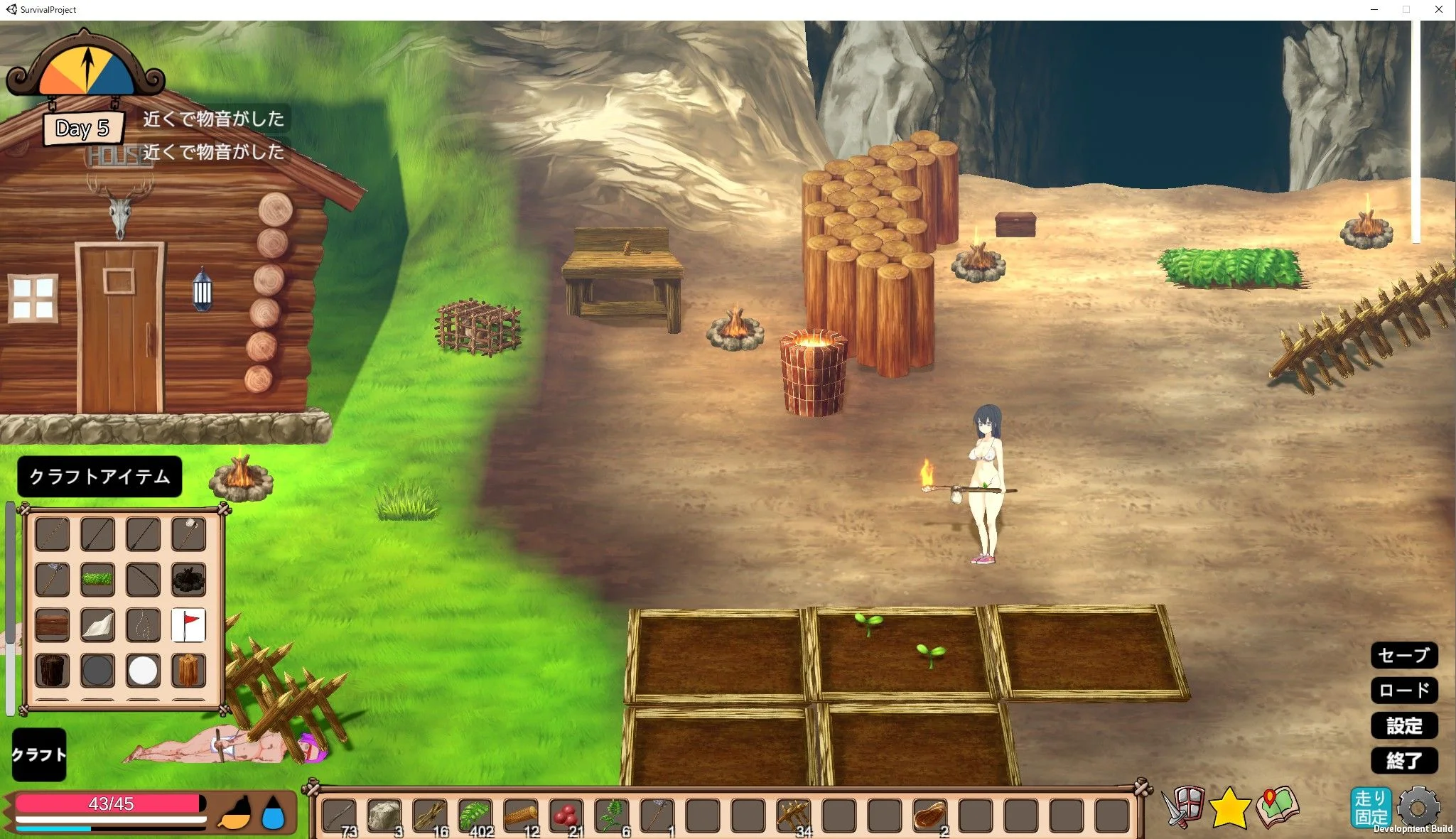Open the ロード load menu

coord(1403,690)
